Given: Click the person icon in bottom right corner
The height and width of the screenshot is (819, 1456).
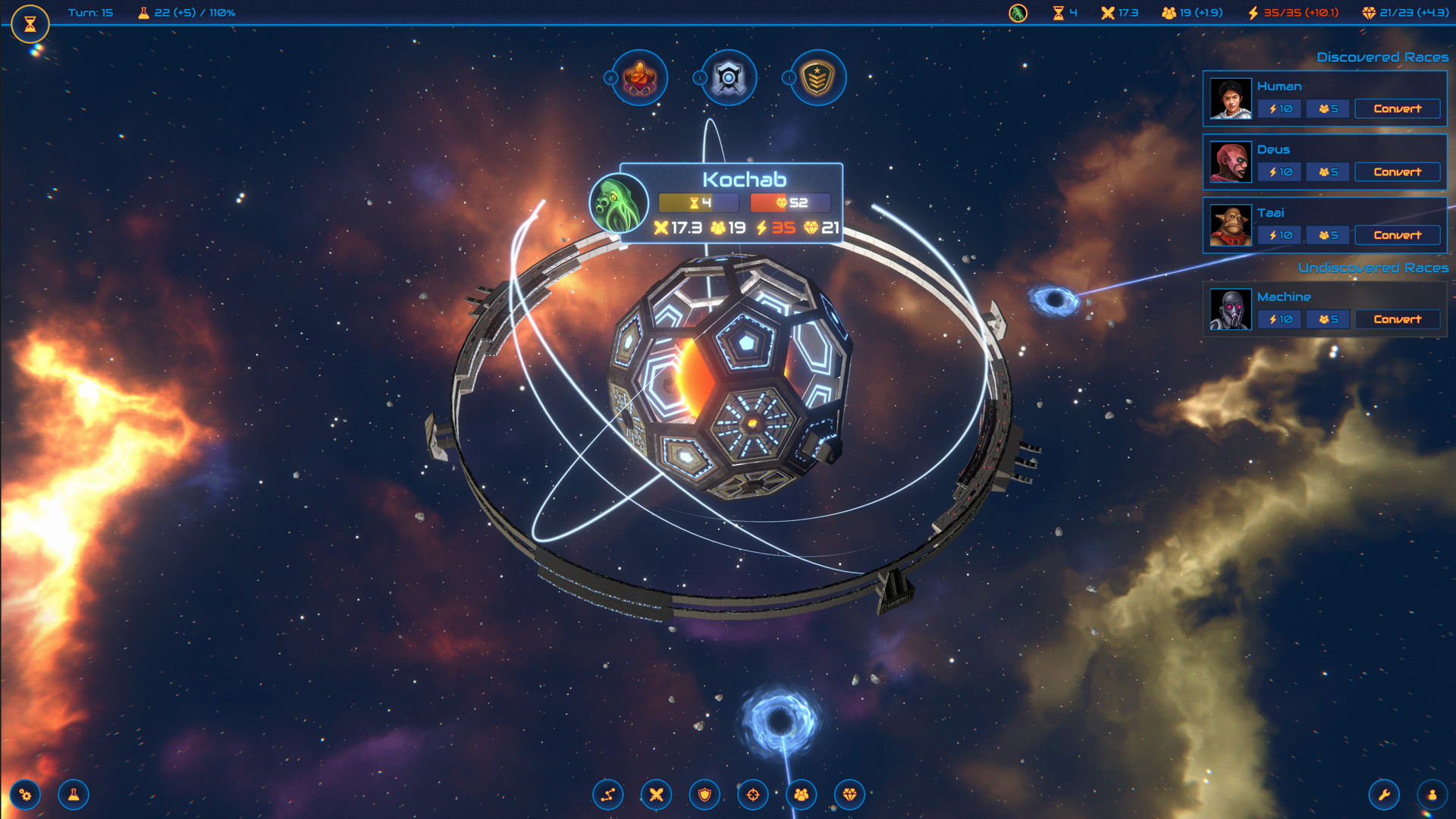Looking at the screenshot, I should click(x=1430, y=795).
